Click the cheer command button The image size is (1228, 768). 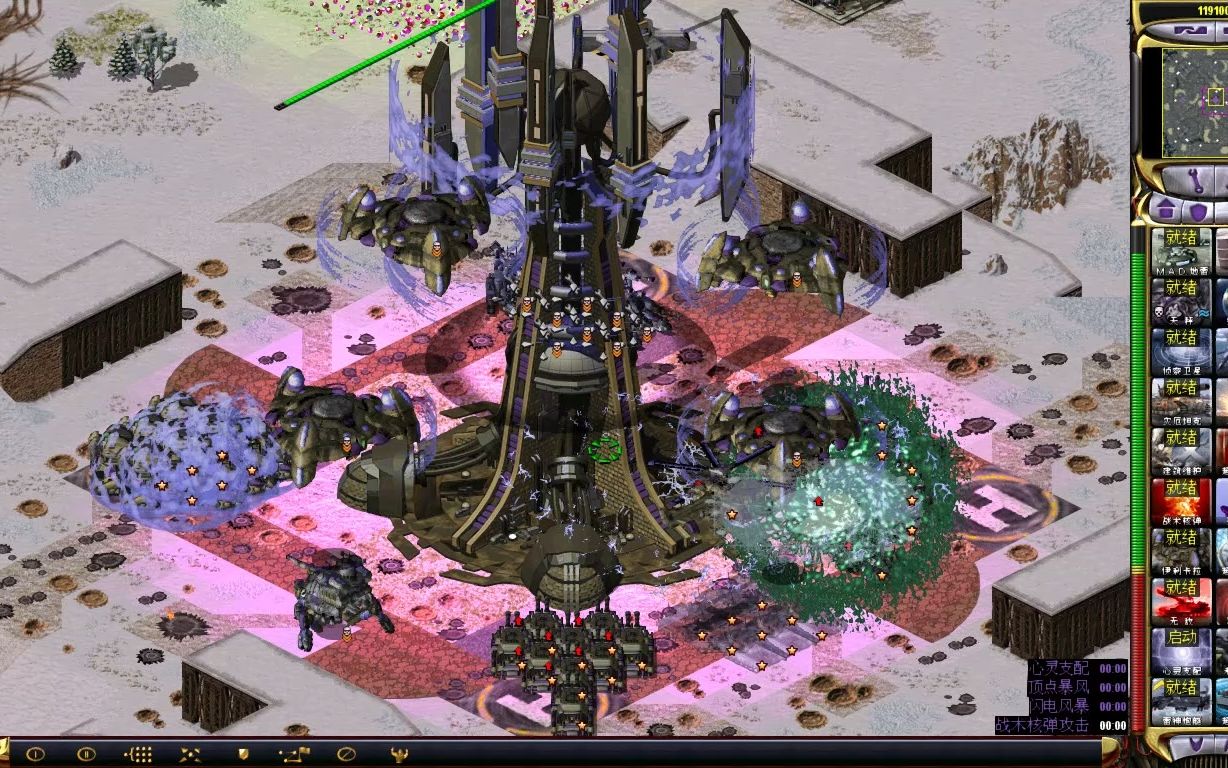coord(399,754)
